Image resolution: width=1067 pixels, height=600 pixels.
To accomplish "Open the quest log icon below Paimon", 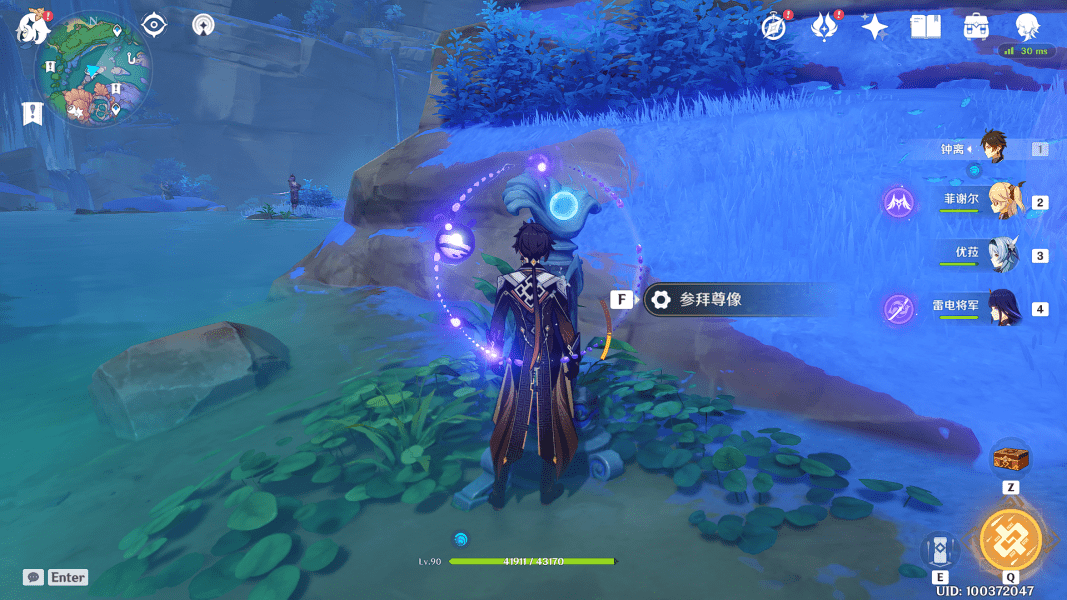I will click(32, 113).
